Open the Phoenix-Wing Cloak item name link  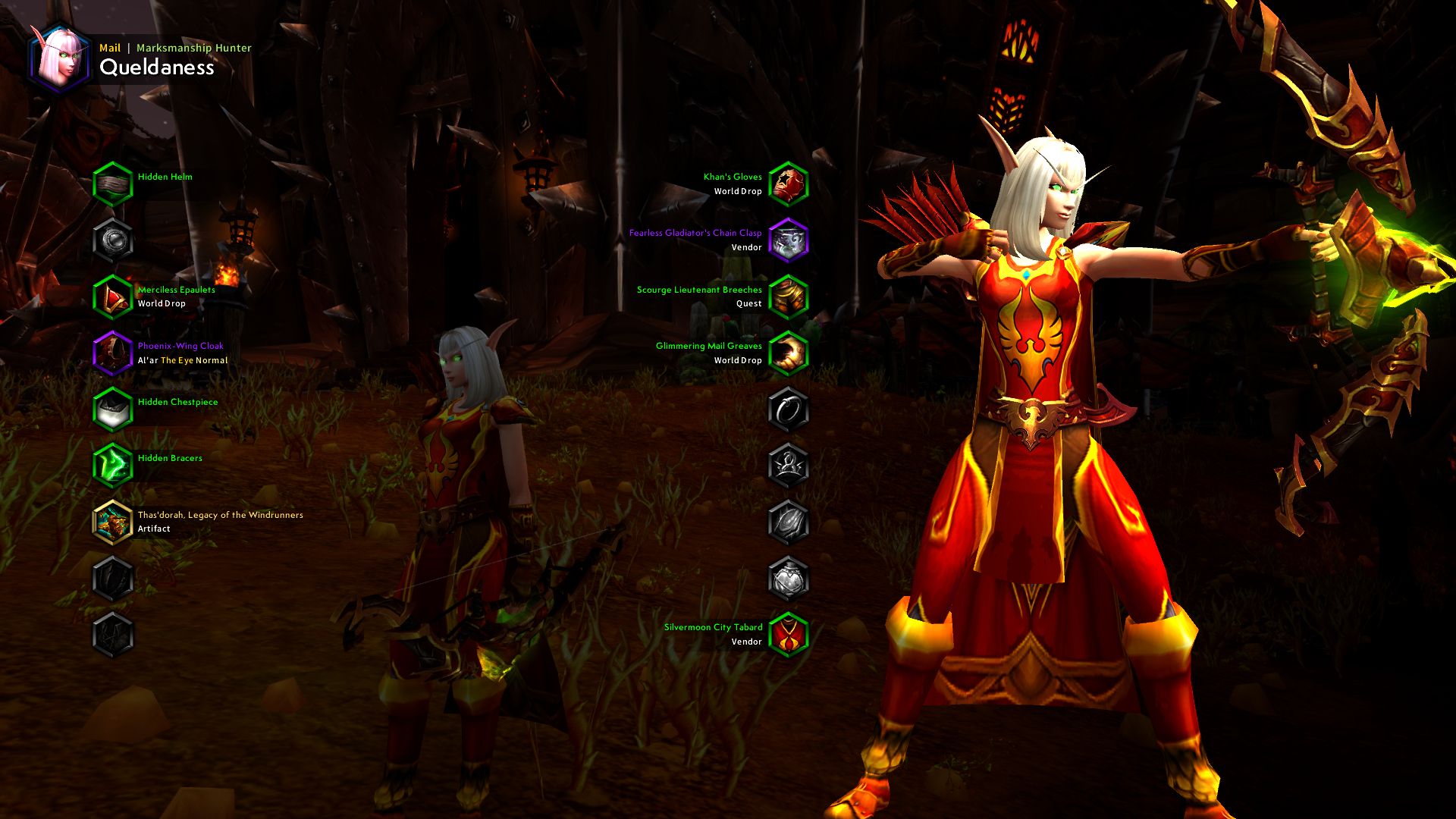pos(180,345)
